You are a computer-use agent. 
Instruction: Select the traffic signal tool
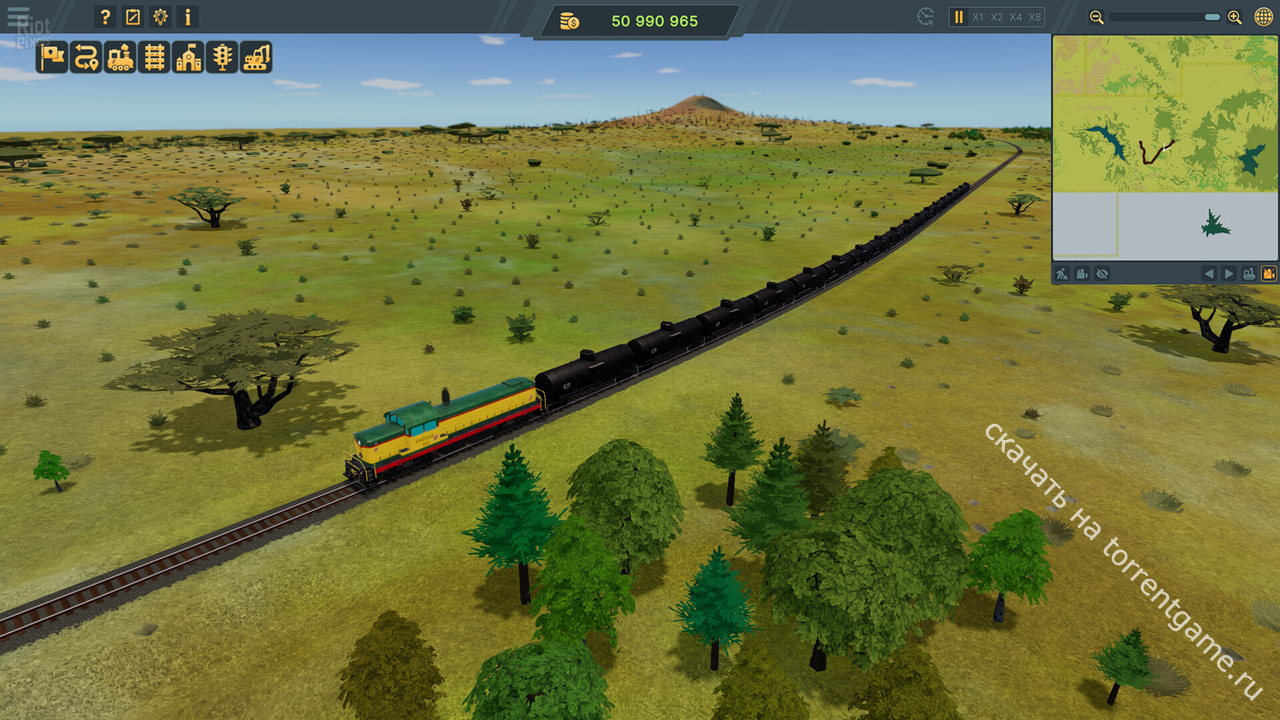pyautogui.click(x=222, y=57)
